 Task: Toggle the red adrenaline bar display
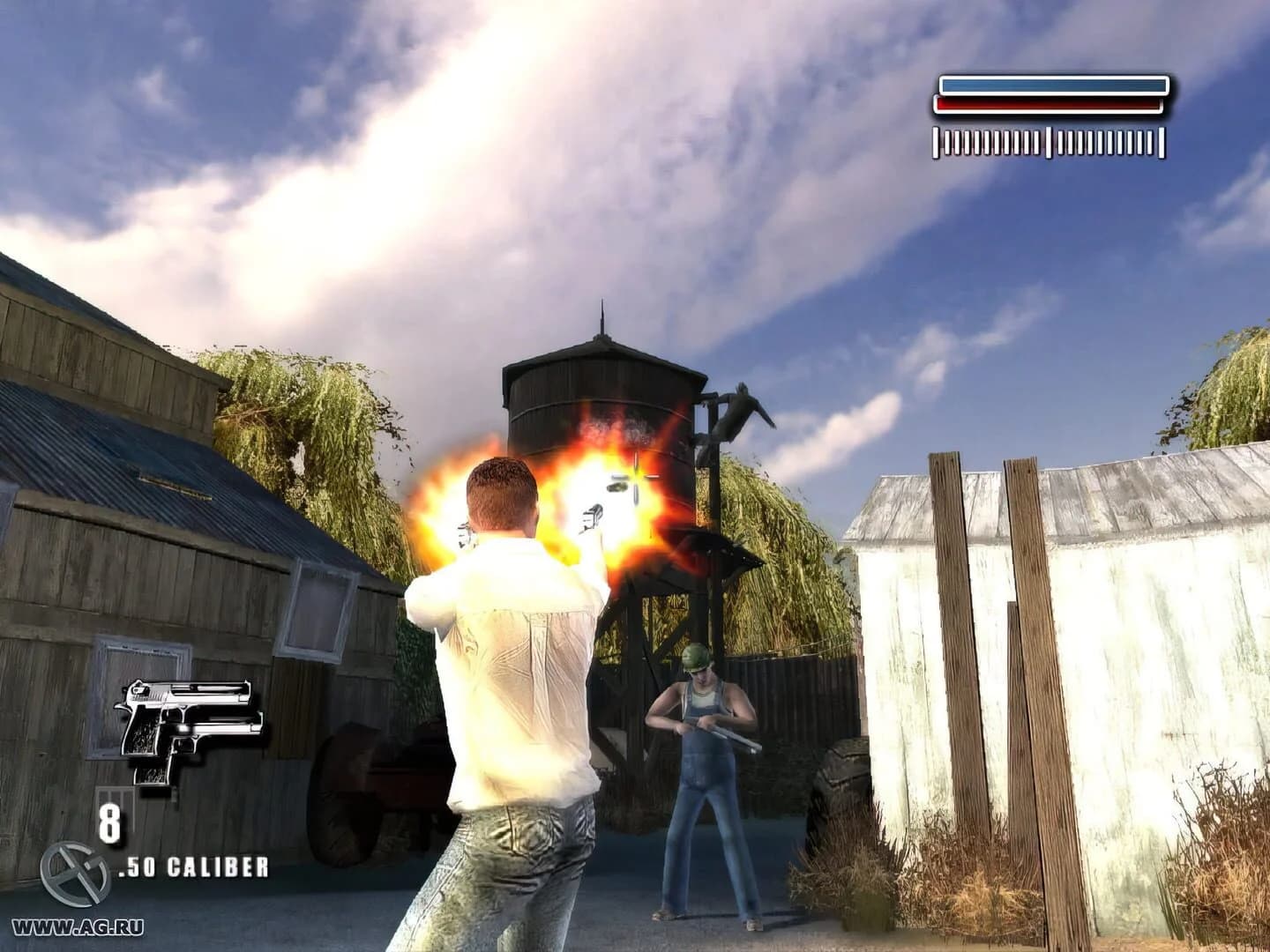[1047, 106]
